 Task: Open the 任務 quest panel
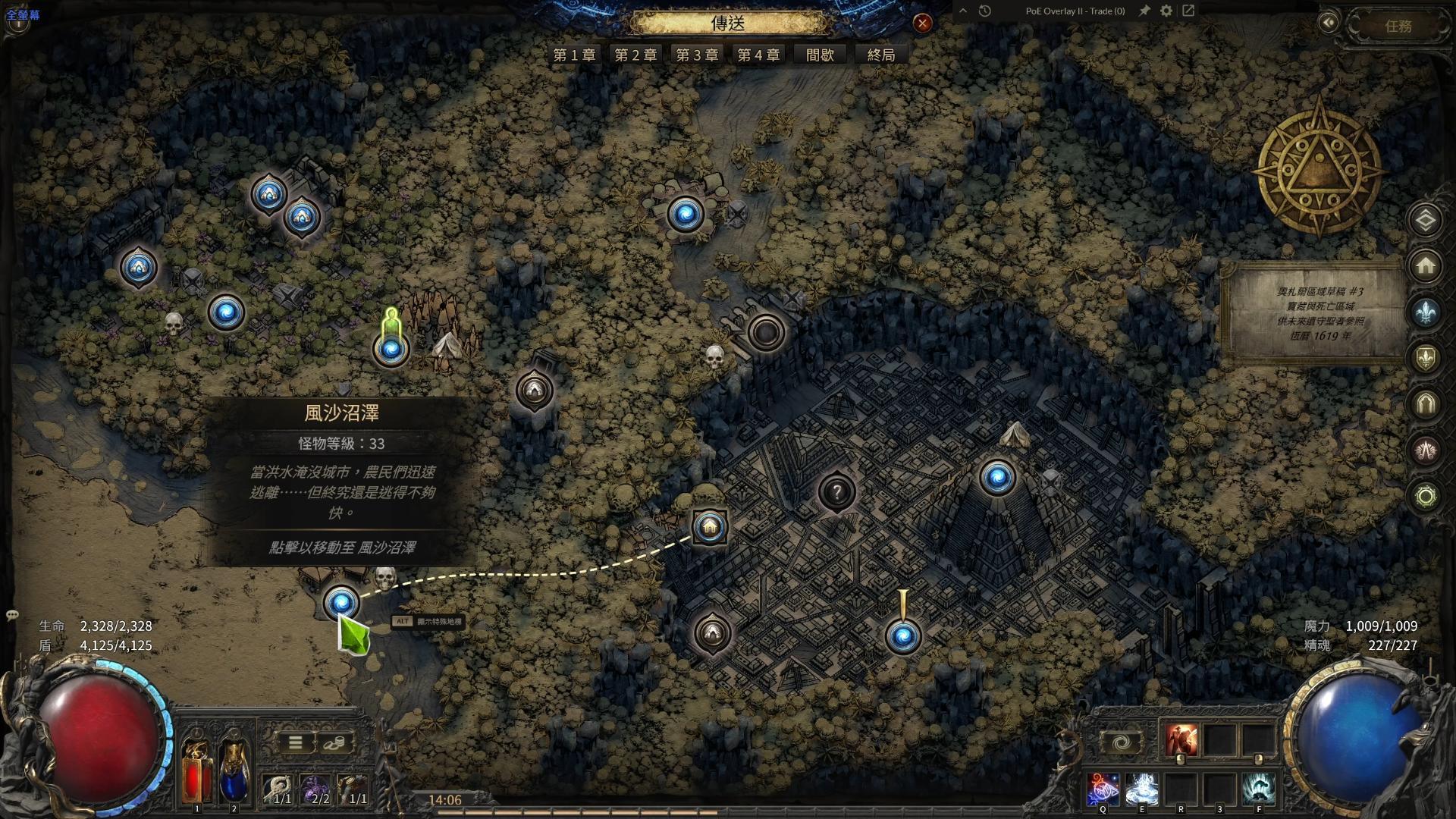pos(1398,27)
